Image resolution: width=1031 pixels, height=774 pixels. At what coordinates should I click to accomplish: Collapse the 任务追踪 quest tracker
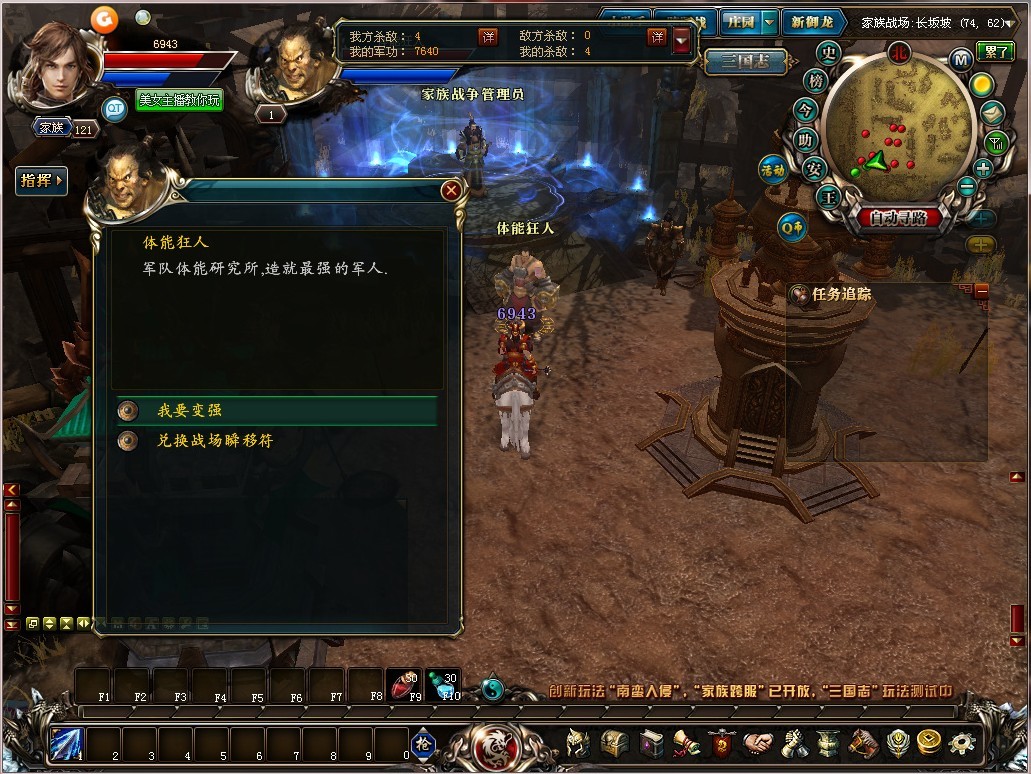pyautogui.click(x=981, y=291)
